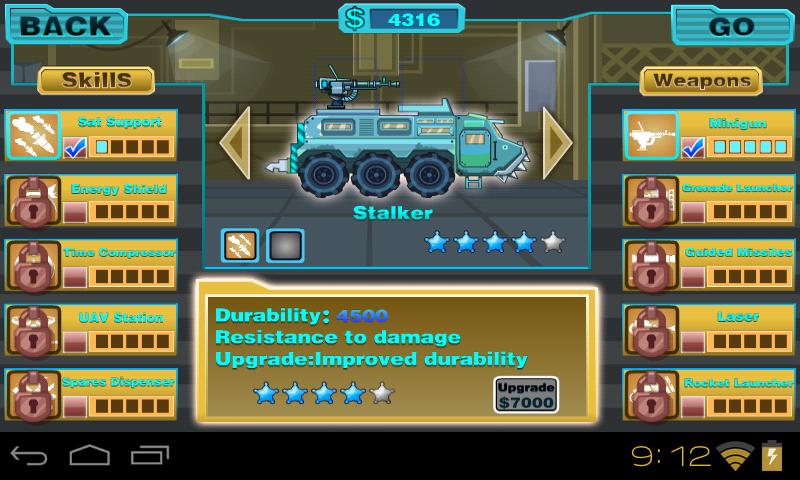Tap the Android home button

[x=89, y=457]
